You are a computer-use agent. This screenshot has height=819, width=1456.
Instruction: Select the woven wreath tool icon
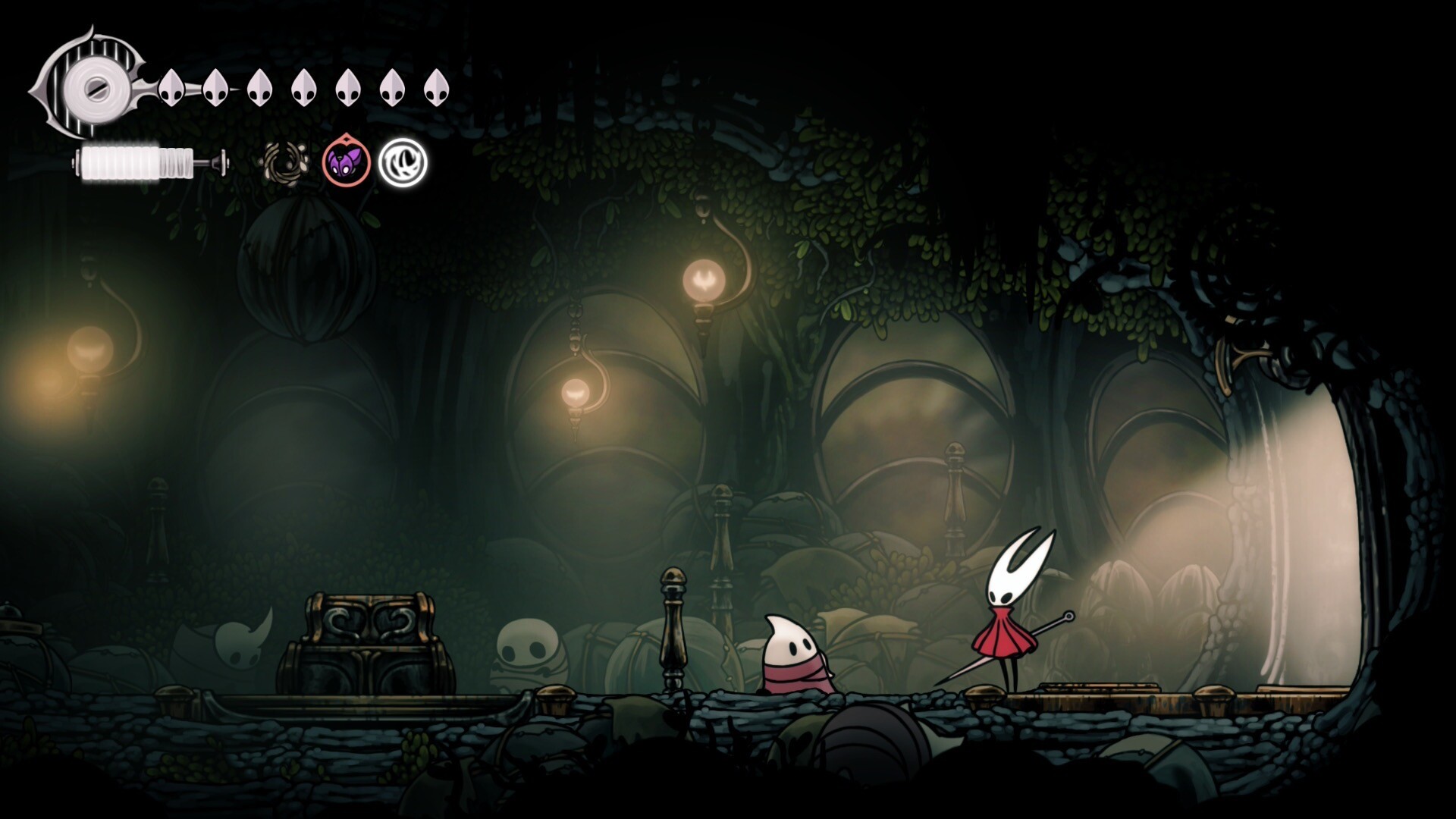pos(286,162)
